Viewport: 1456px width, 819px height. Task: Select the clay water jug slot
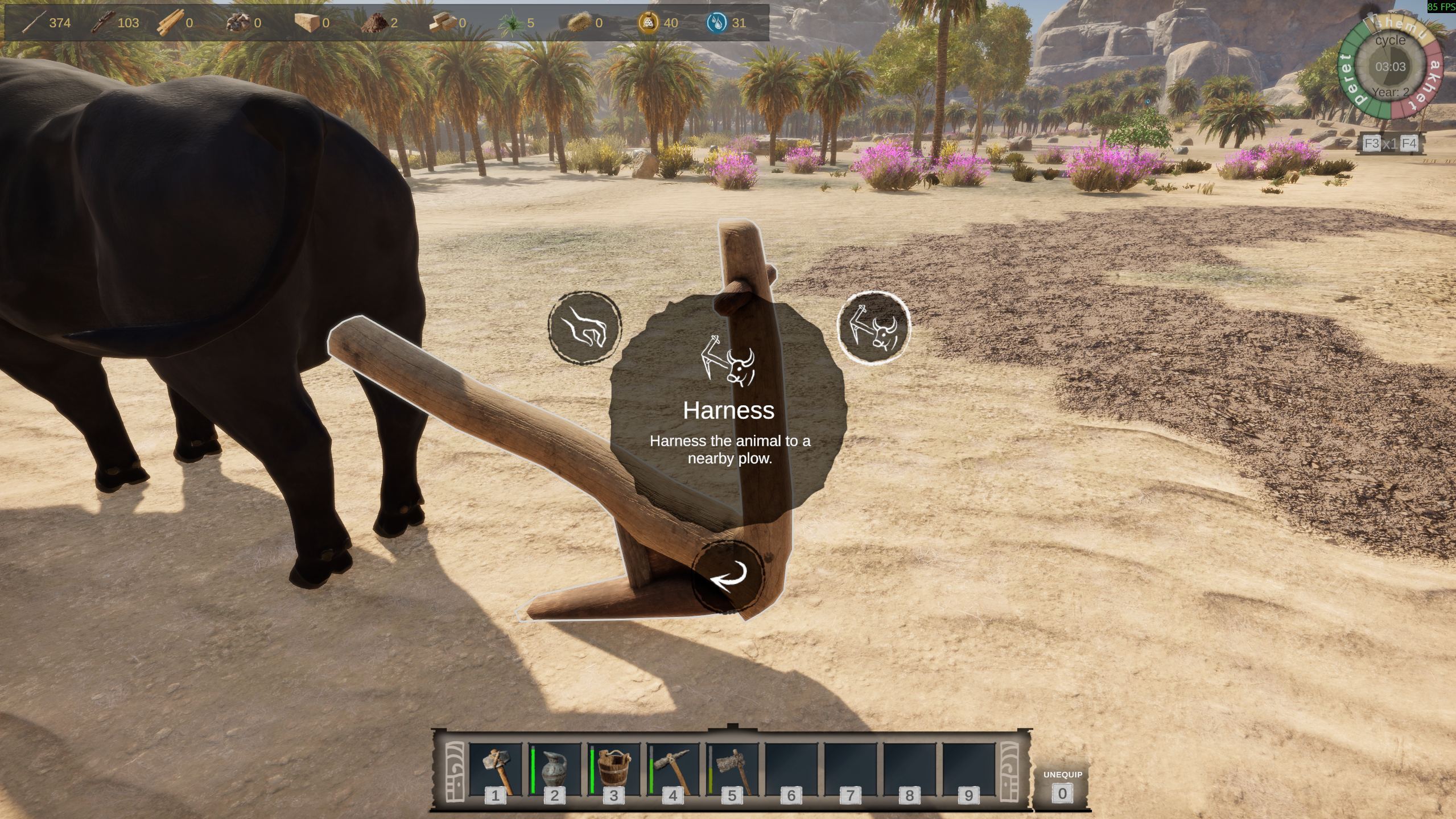click(554, 771)
